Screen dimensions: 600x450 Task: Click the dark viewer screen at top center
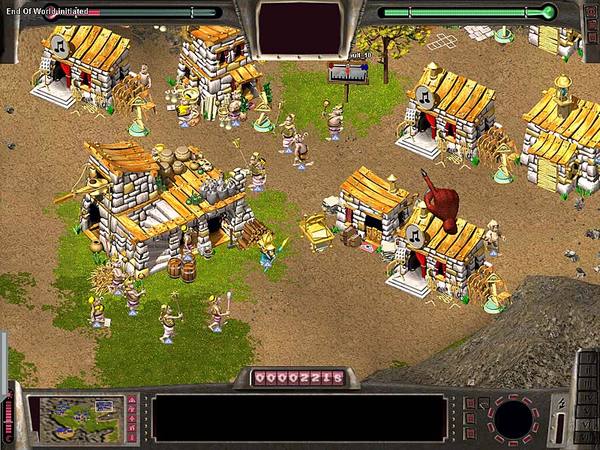tap(299, 27)
